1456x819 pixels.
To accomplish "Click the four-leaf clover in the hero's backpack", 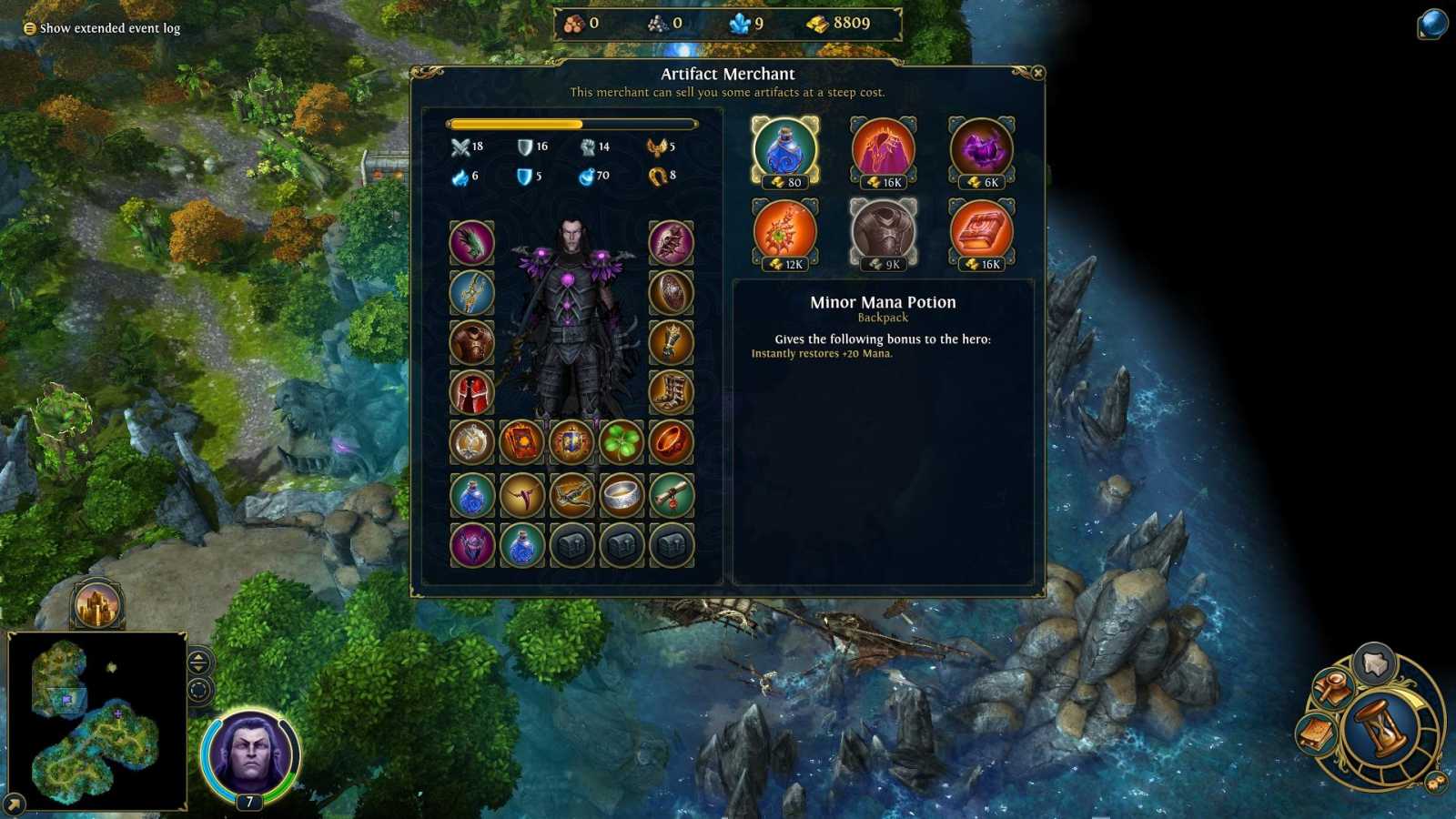I will 622,443.
